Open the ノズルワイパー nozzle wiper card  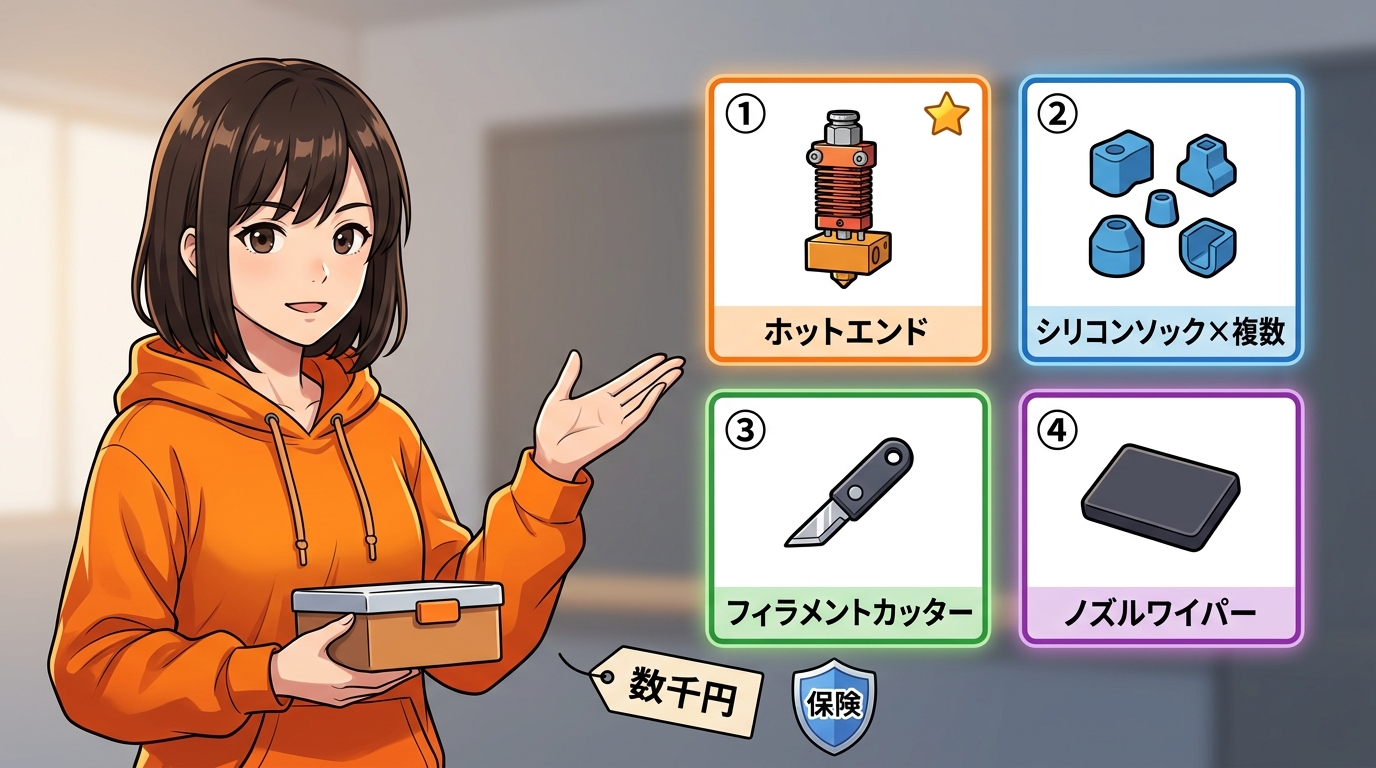coord(1160,518)
